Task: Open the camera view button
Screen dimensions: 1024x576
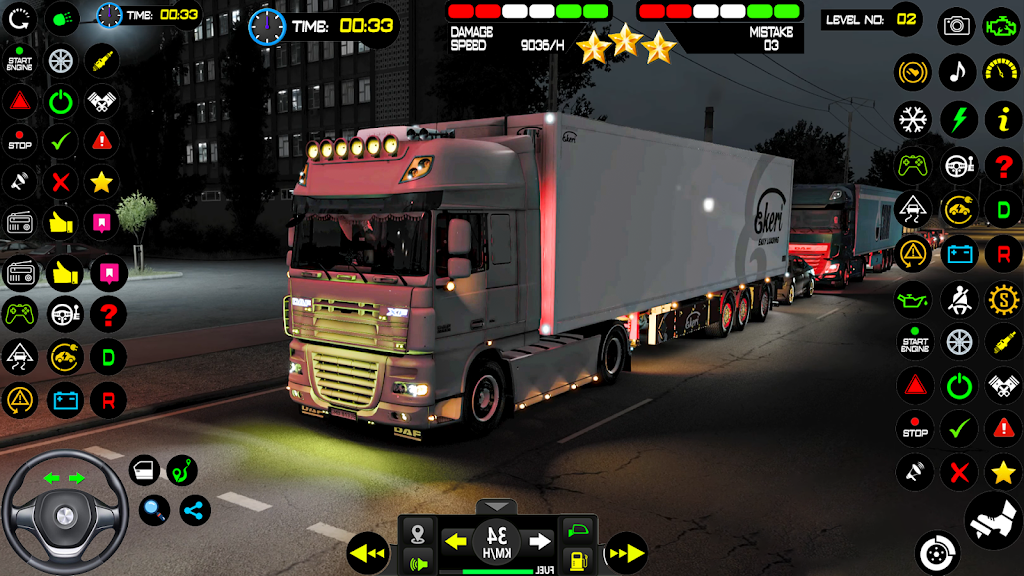Action: [x=957, y=26]
